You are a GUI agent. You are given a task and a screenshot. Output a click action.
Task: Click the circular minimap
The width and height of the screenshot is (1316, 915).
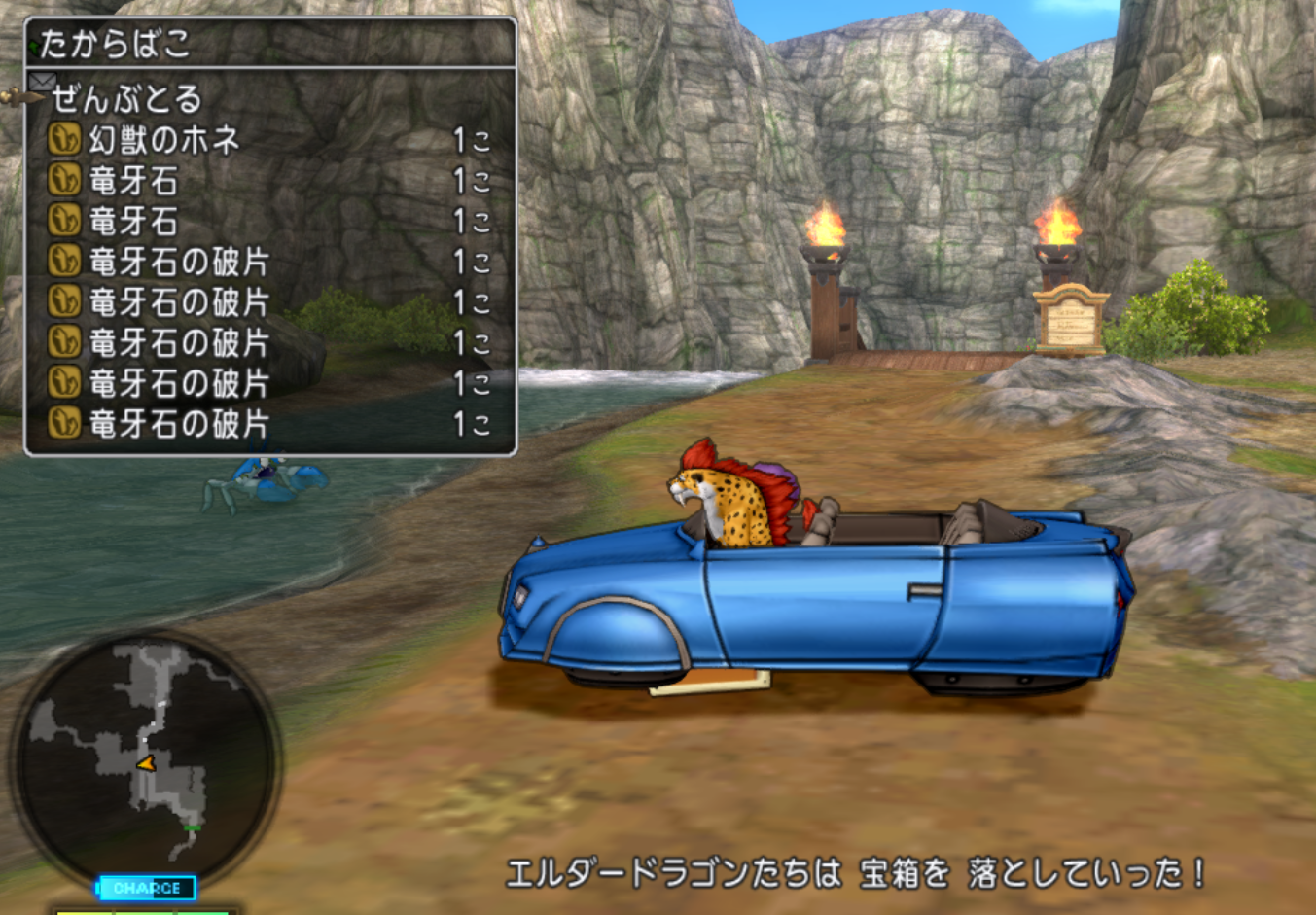point(146,758)
